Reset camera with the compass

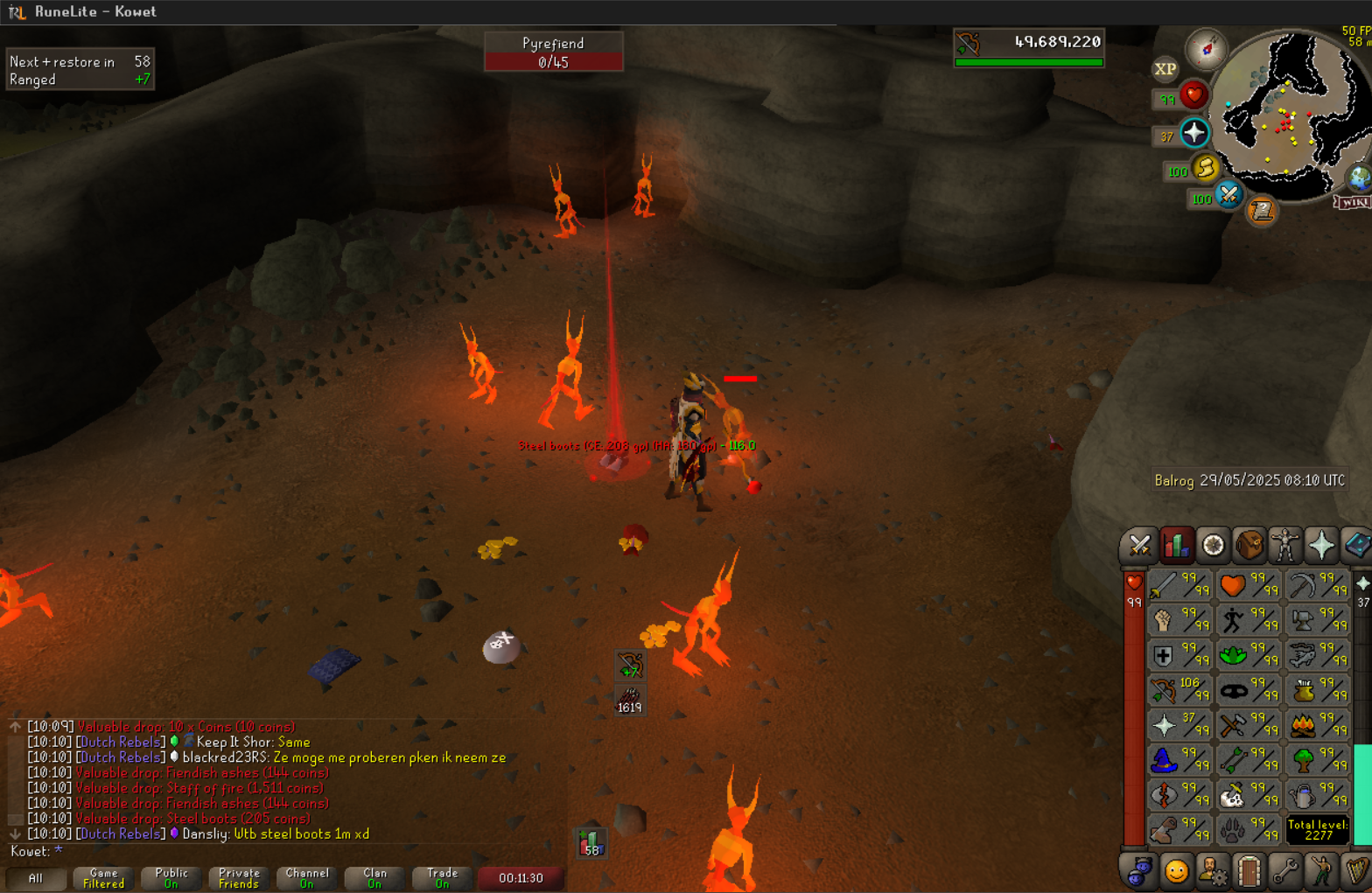[1206, 49]
